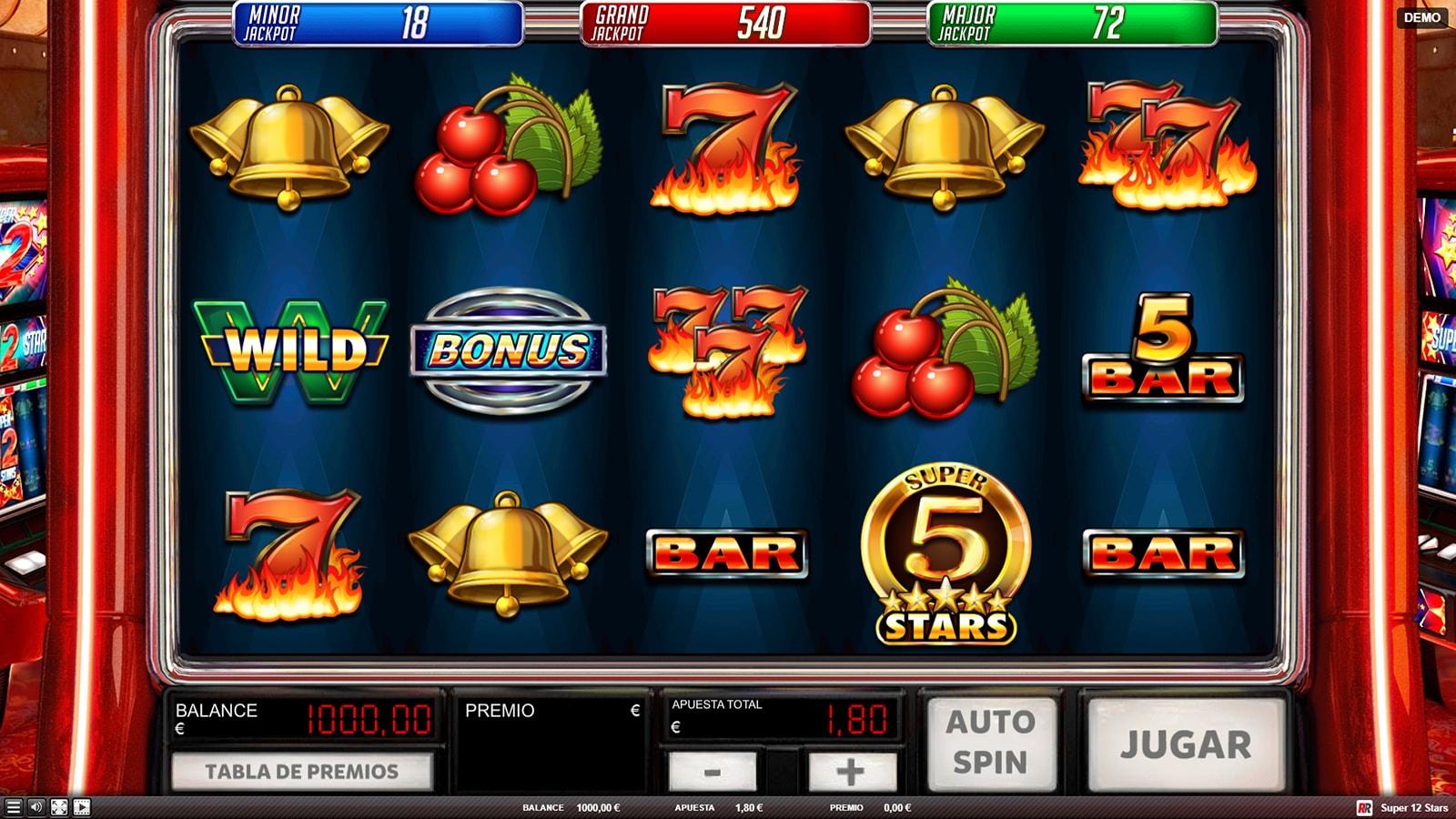
Task: Switch to fullscreen with the arrows icon
Action: [59, 807]
